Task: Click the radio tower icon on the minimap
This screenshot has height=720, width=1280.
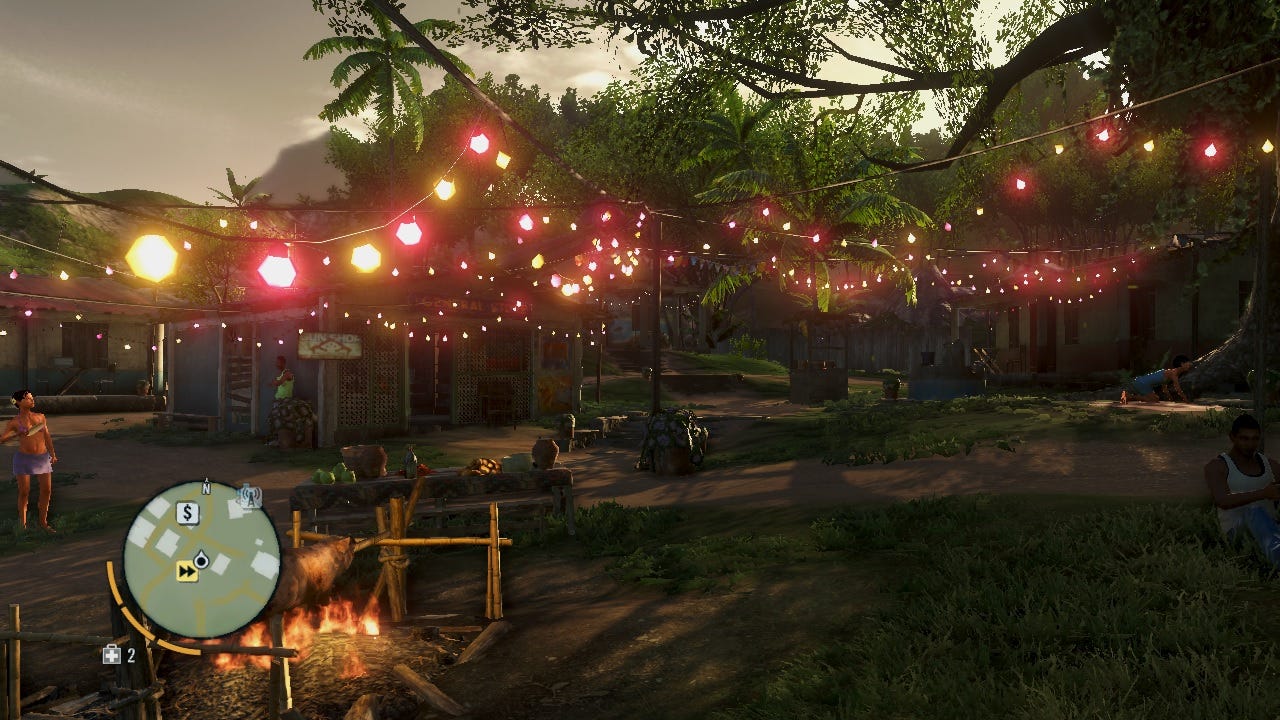Action: point(248,496)
